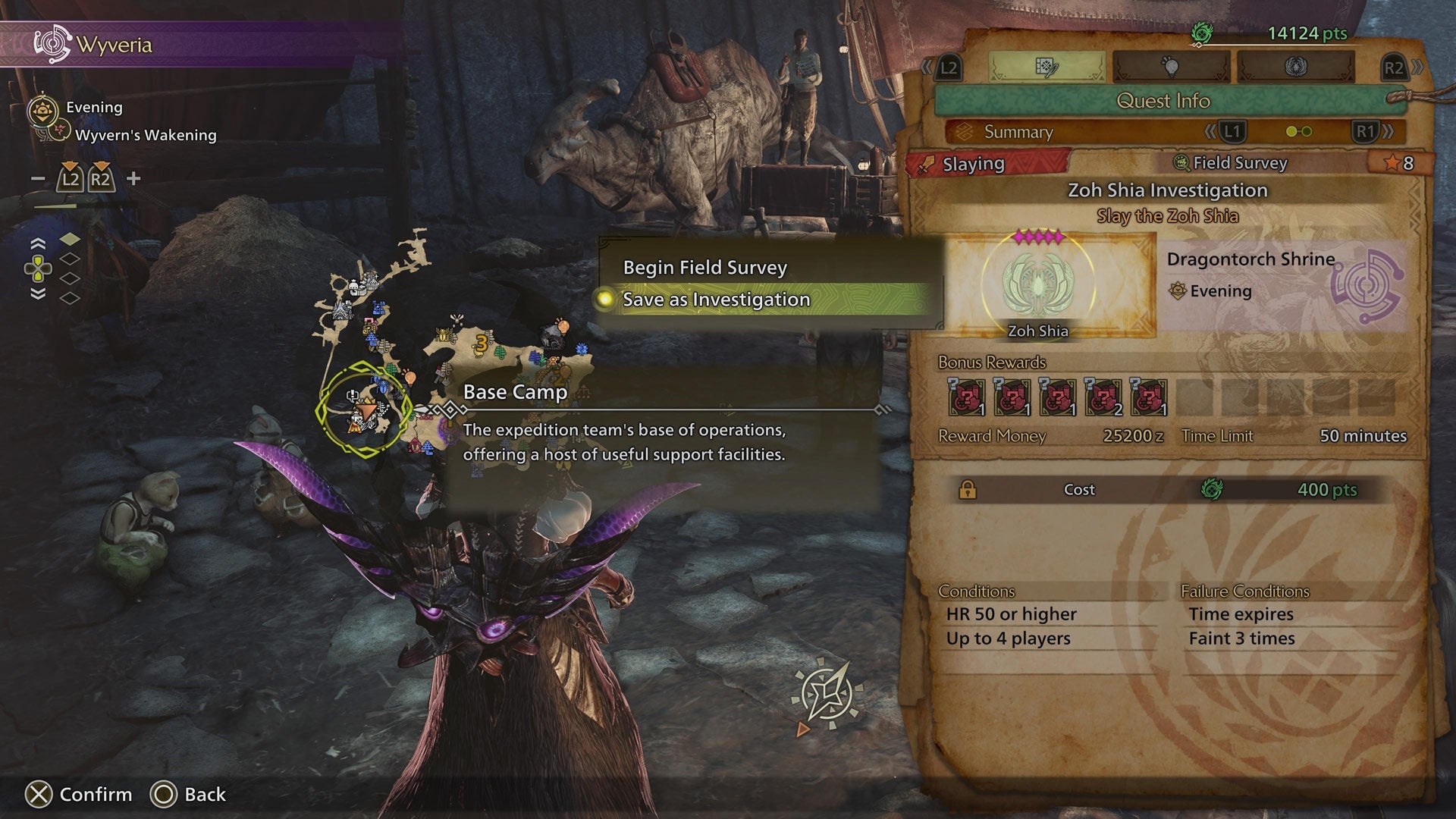Viewport: 1456px width, 819px height.
Task: Select Begin Field Survey
Action: coord(705,266)
